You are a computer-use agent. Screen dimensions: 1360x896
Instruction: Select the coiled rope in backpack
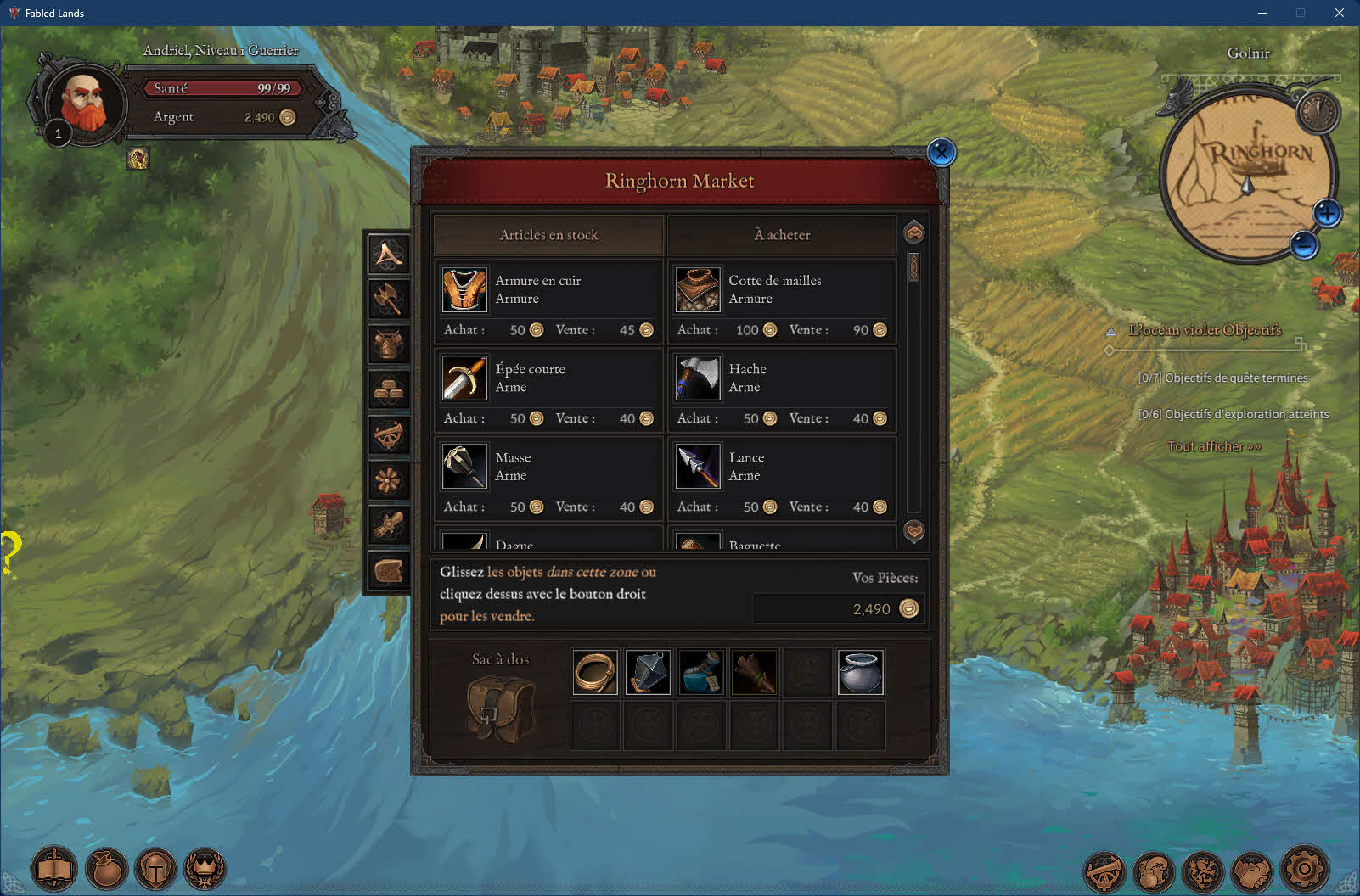pyautogui.click(x=594, y=673)
